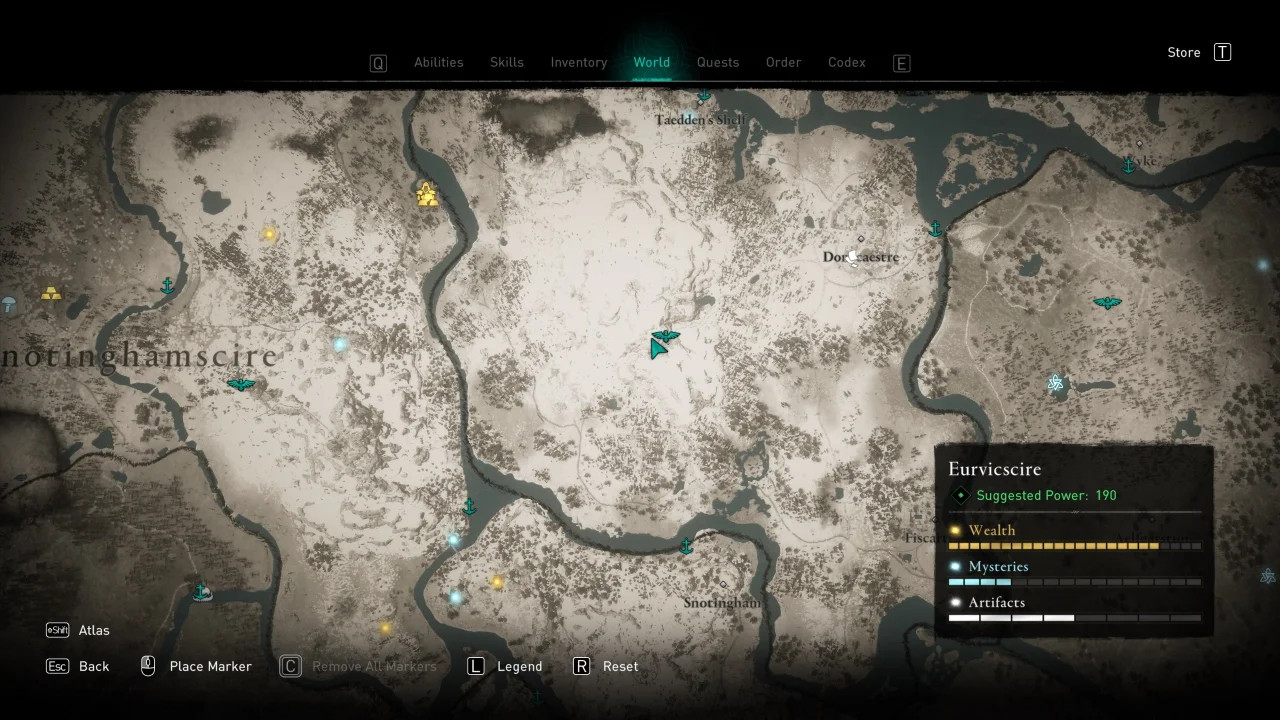Switch to the Quests tab
The height and width of the screenshot is (720, 1280).
click(x=718, y=62)
